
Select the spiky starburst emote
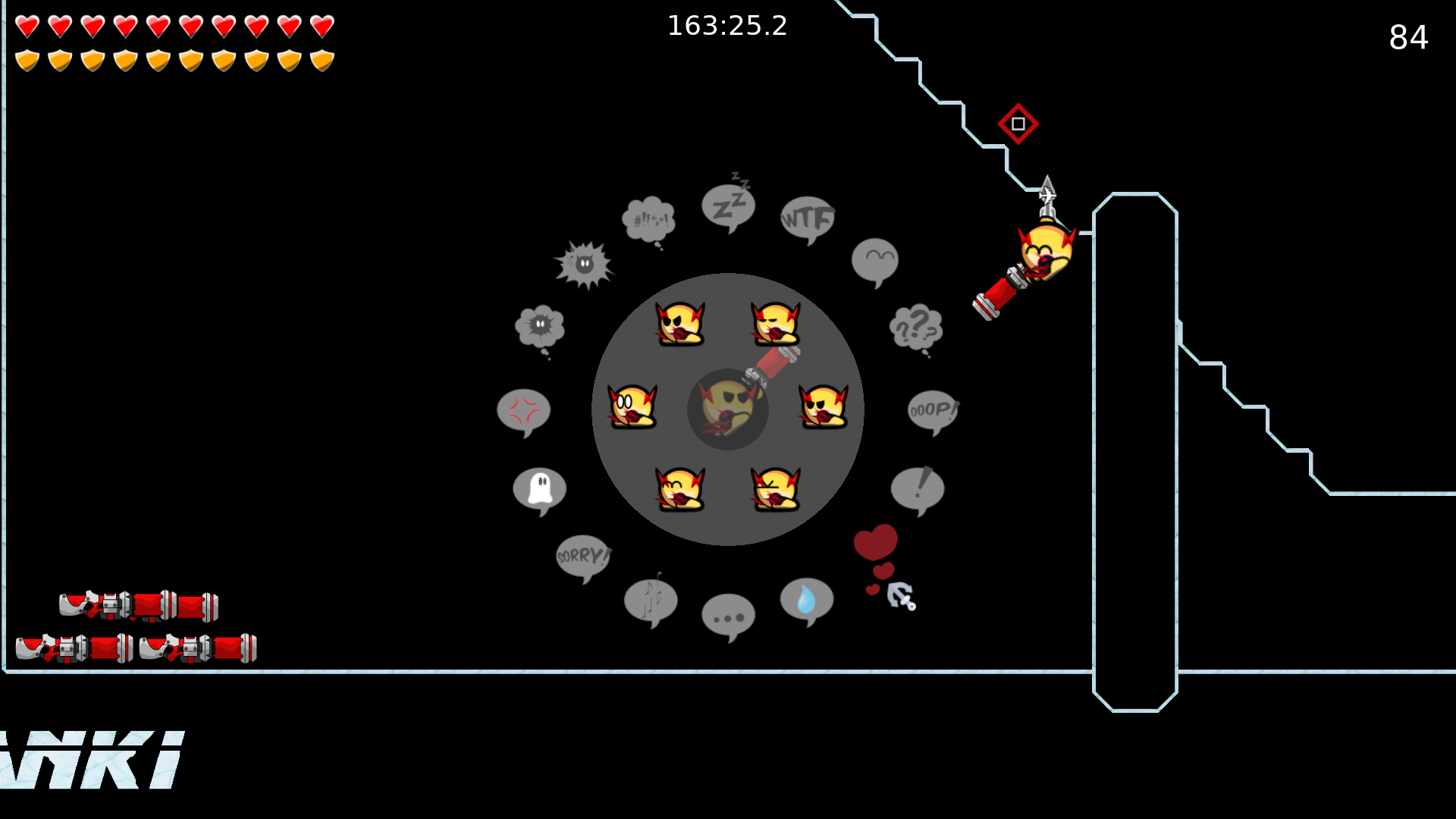pyautogui.click(x=584, y=265)
